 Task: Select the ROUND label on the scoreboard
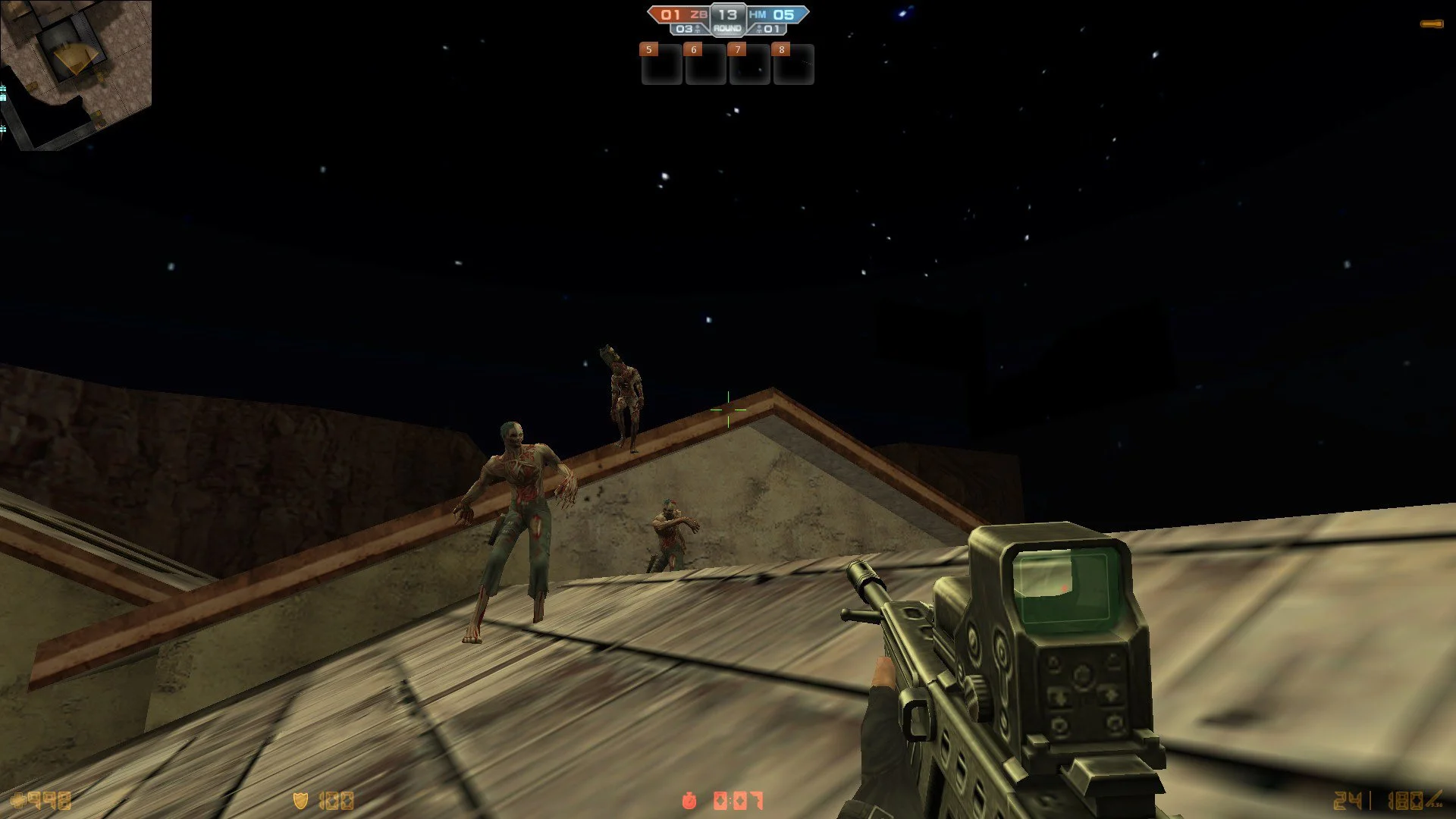(727, 28)
